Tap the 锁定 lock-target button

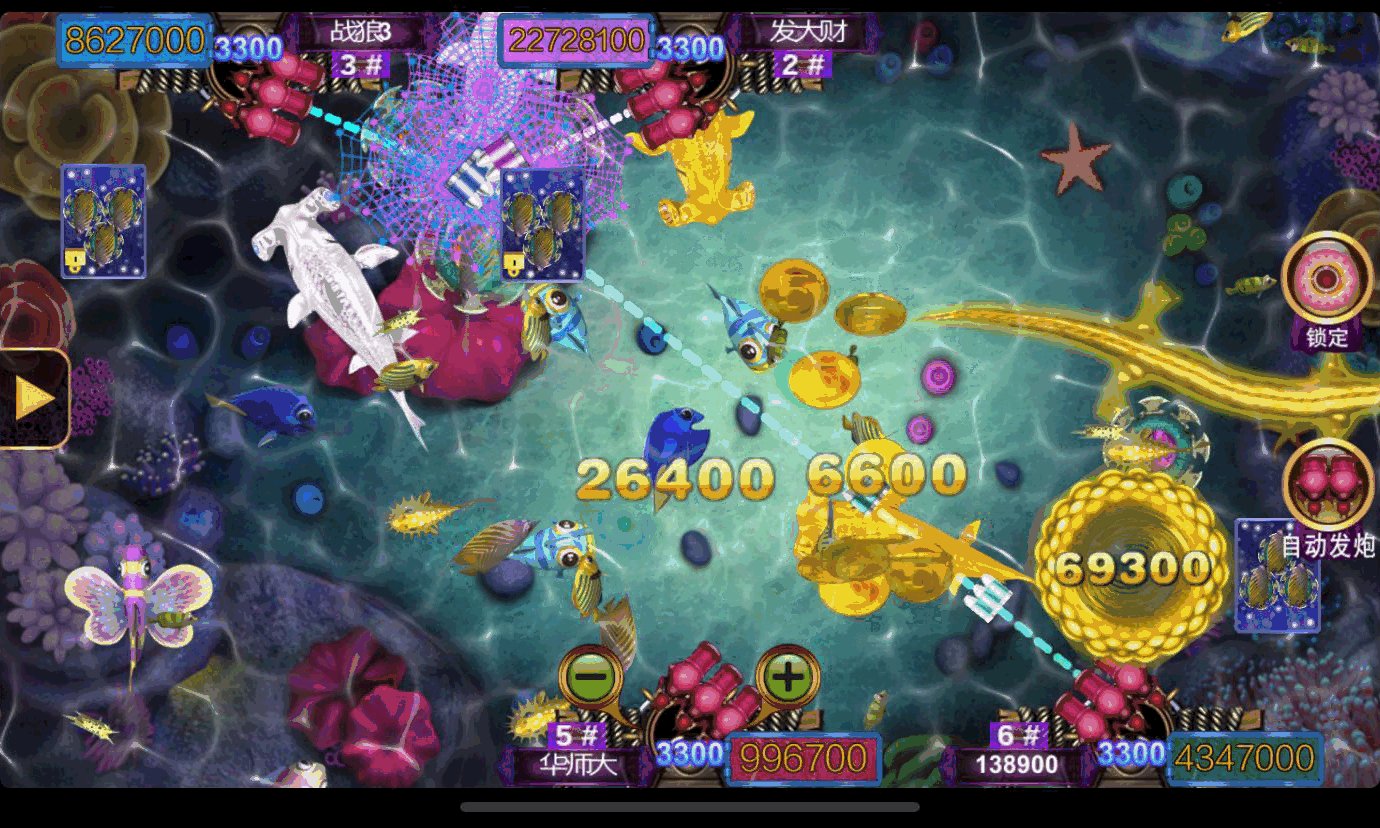pyautogui.click(x=1327, y=281)
